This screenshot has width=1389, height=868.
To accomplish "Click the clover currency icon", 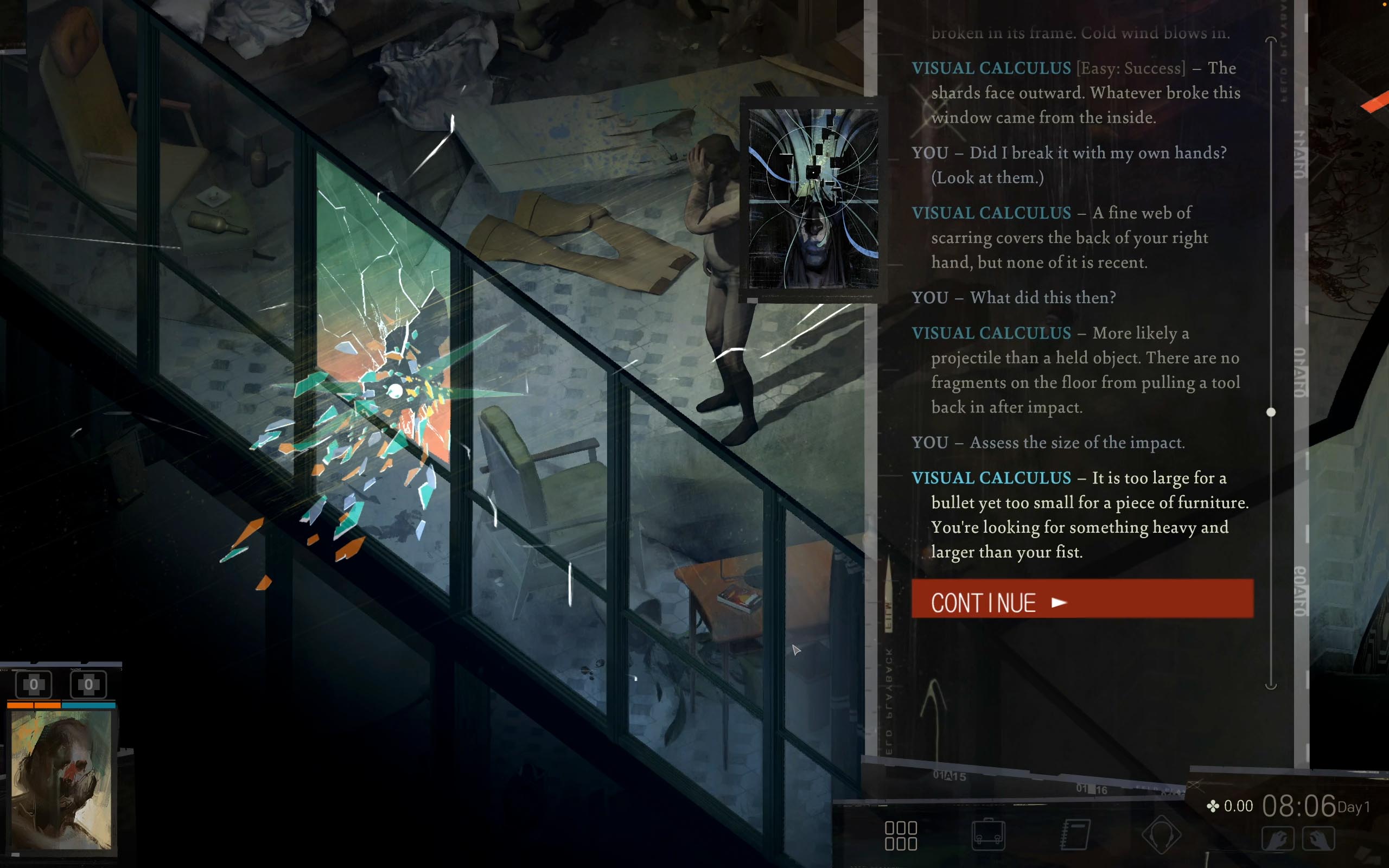I will coord(1213,806).
